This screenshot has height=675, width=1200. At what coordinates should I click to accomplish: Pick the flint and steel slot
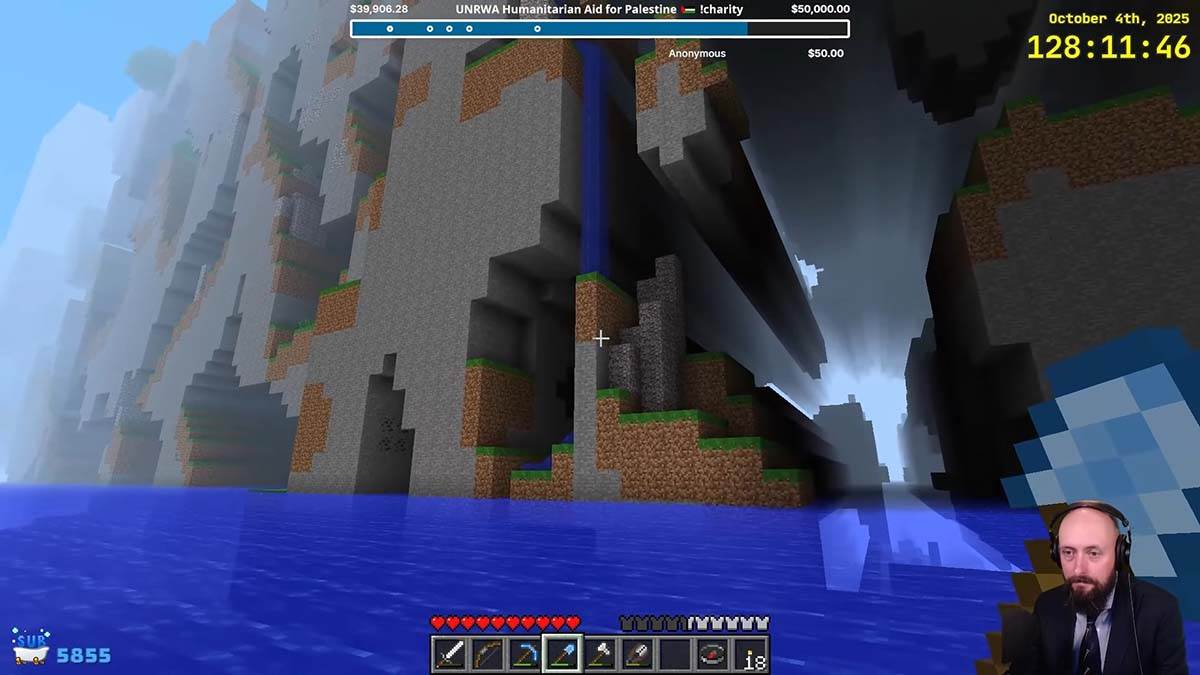coord(637,655)
